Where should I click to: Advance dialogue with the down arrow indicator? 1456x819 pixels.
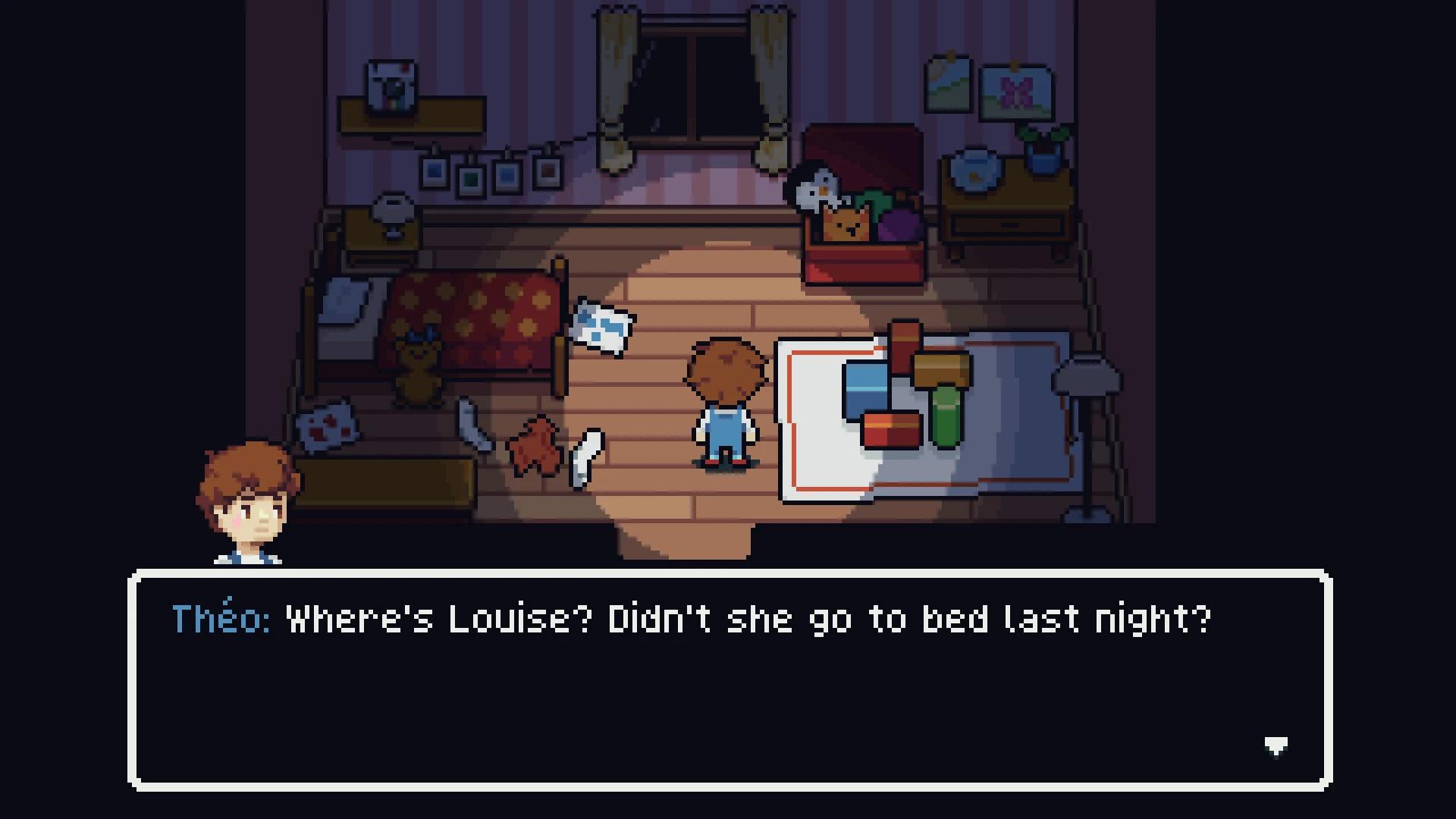1276,745
